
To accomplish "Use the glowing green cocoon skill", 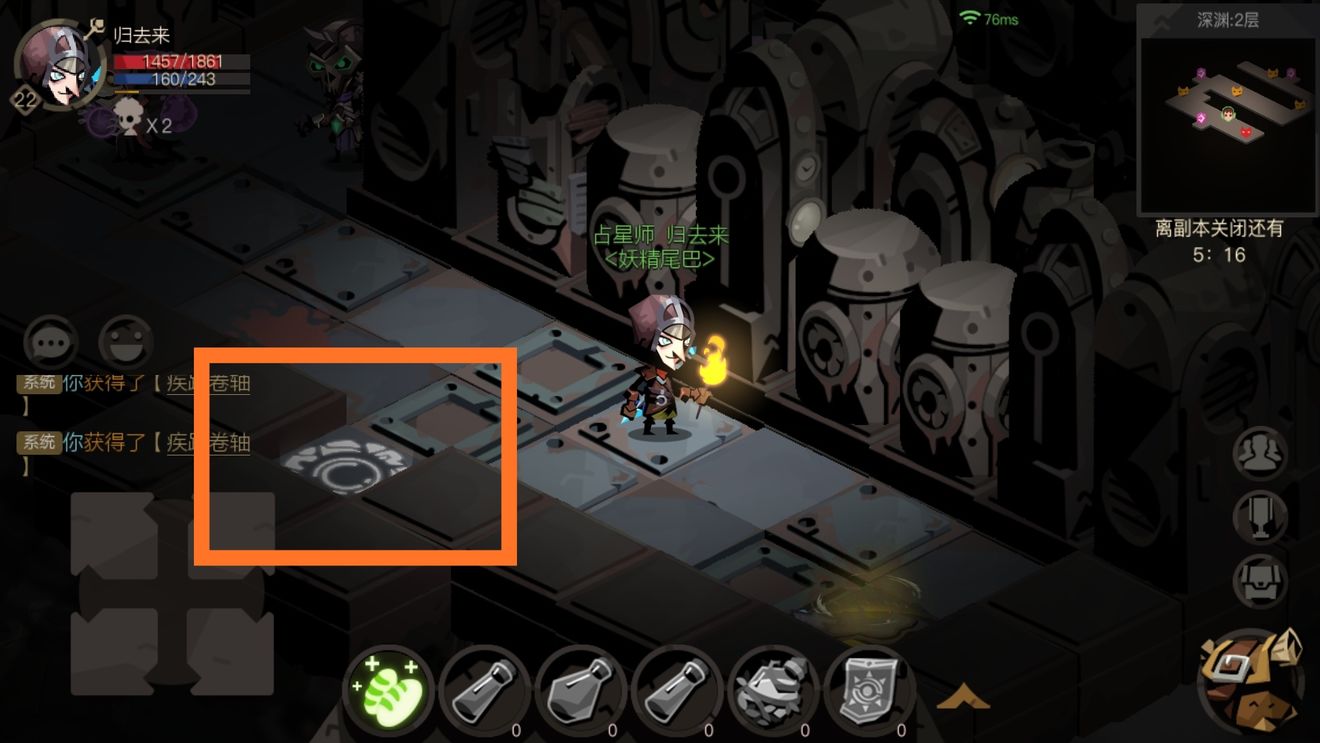I will [x=388, y=689].
